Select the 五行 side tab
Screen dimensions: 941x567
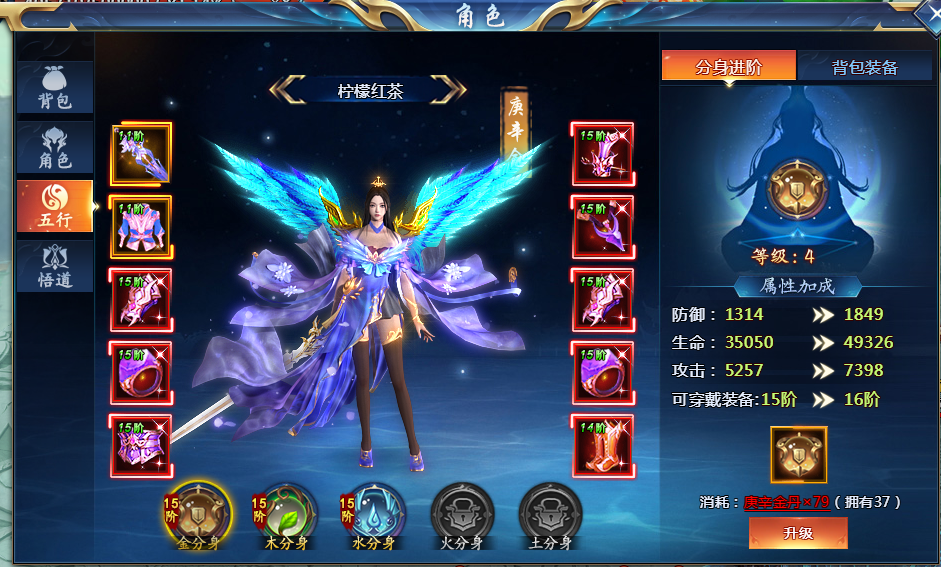(x=55, y=206)
